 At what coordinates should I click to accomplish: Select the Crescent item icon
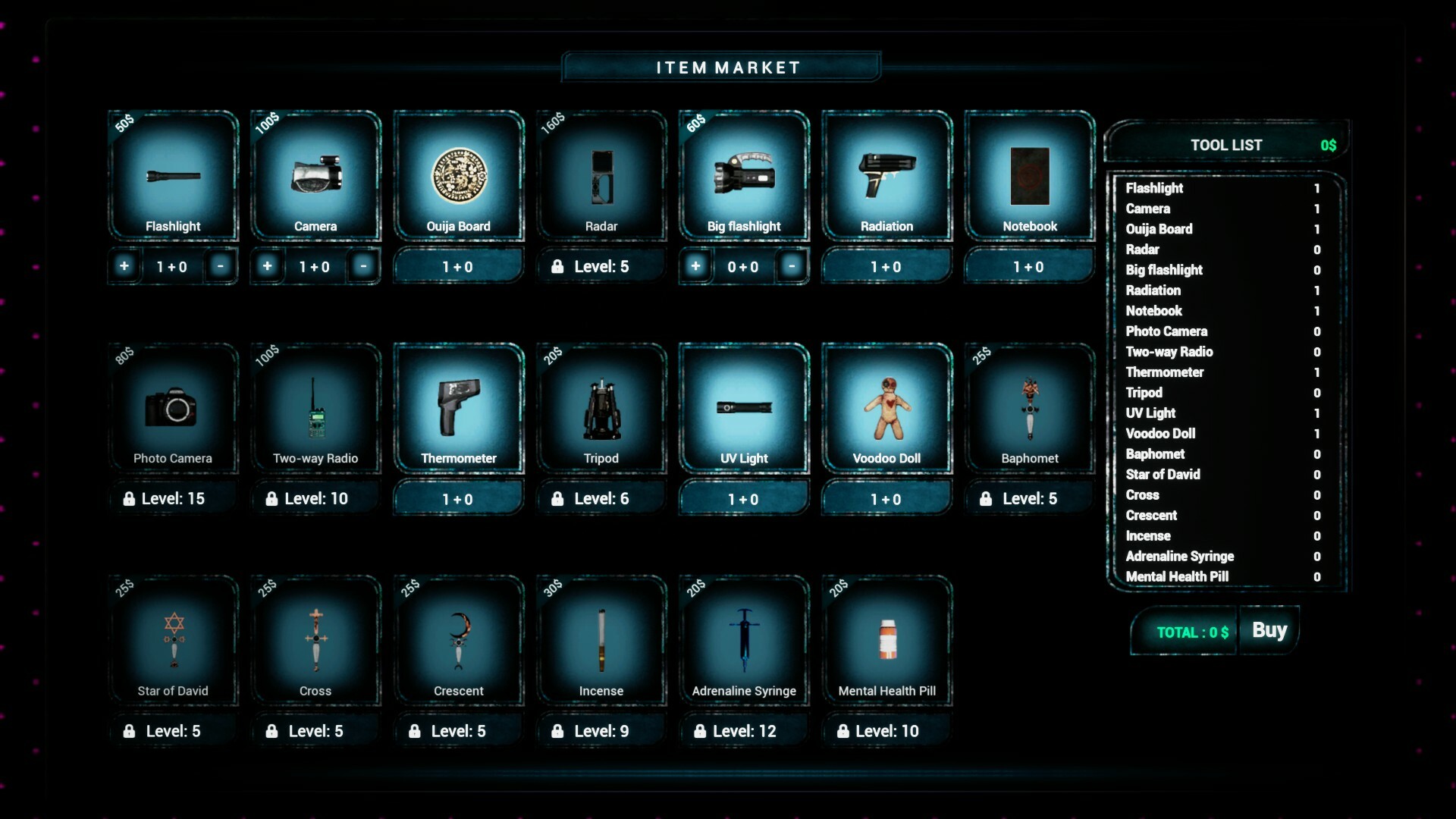(x=458, y=641)
